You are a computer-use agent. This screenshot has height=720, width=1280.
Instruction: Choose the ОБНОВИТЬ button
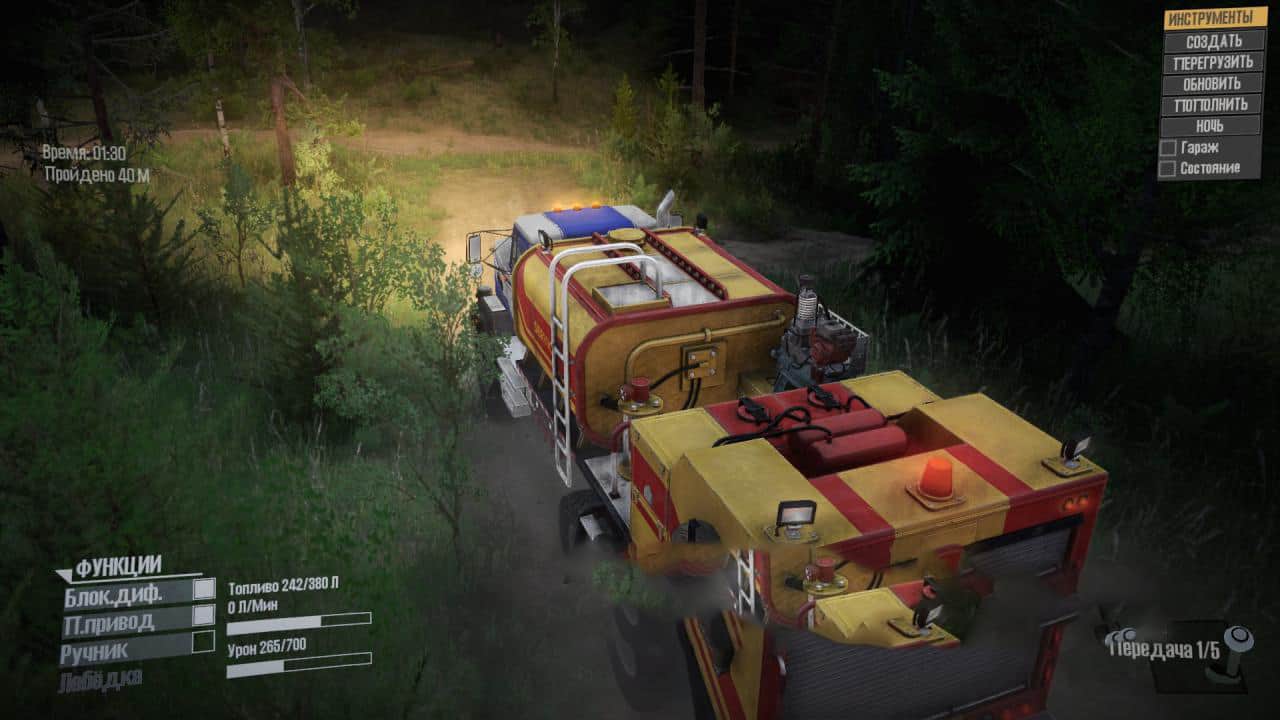point(1212,83)
